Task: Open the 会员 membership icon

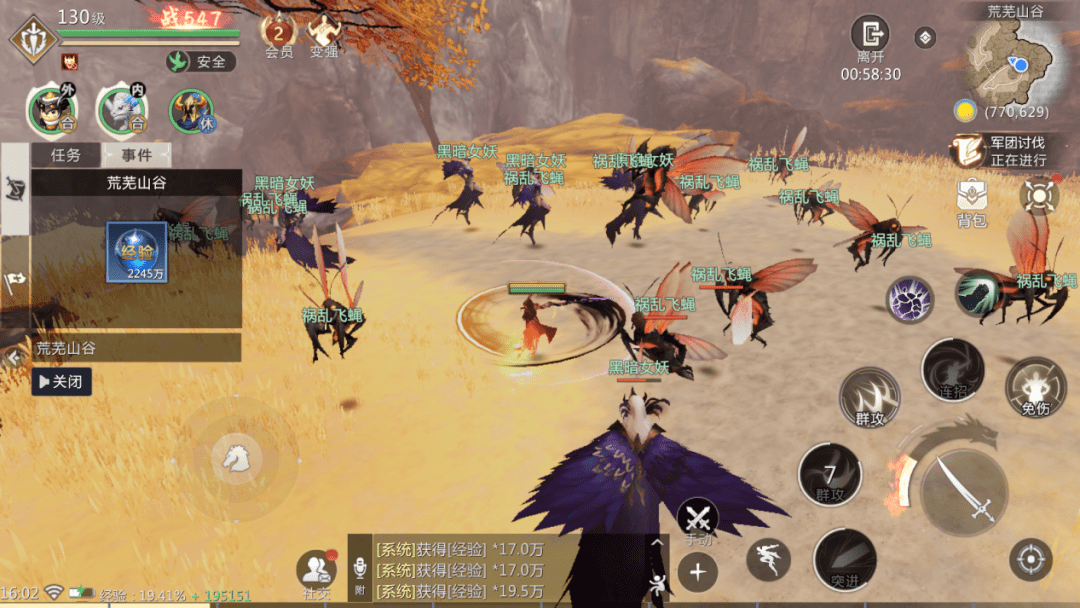Action: pos(278,32)
